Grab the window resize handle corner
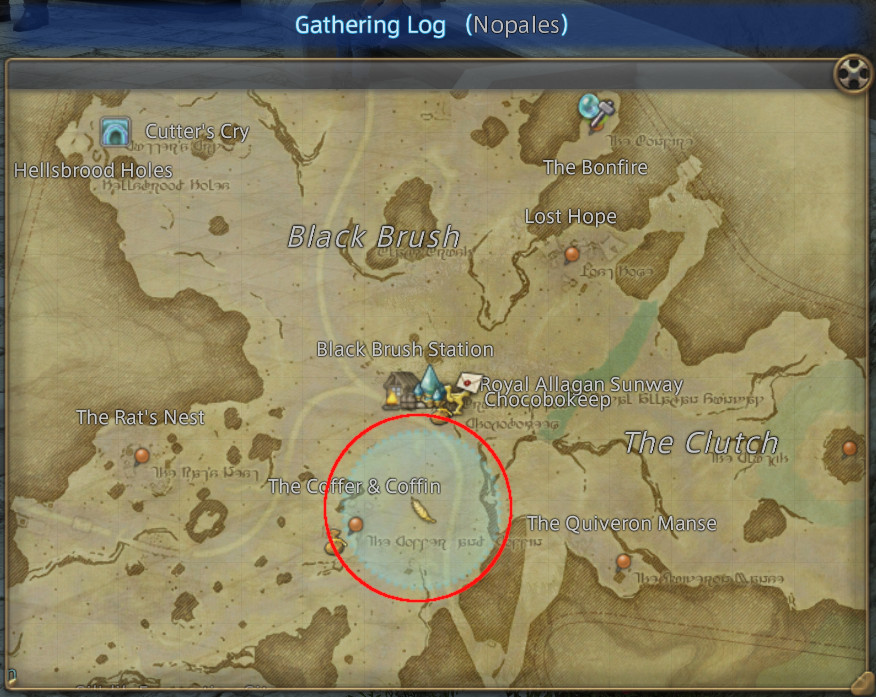 (859, 679)
